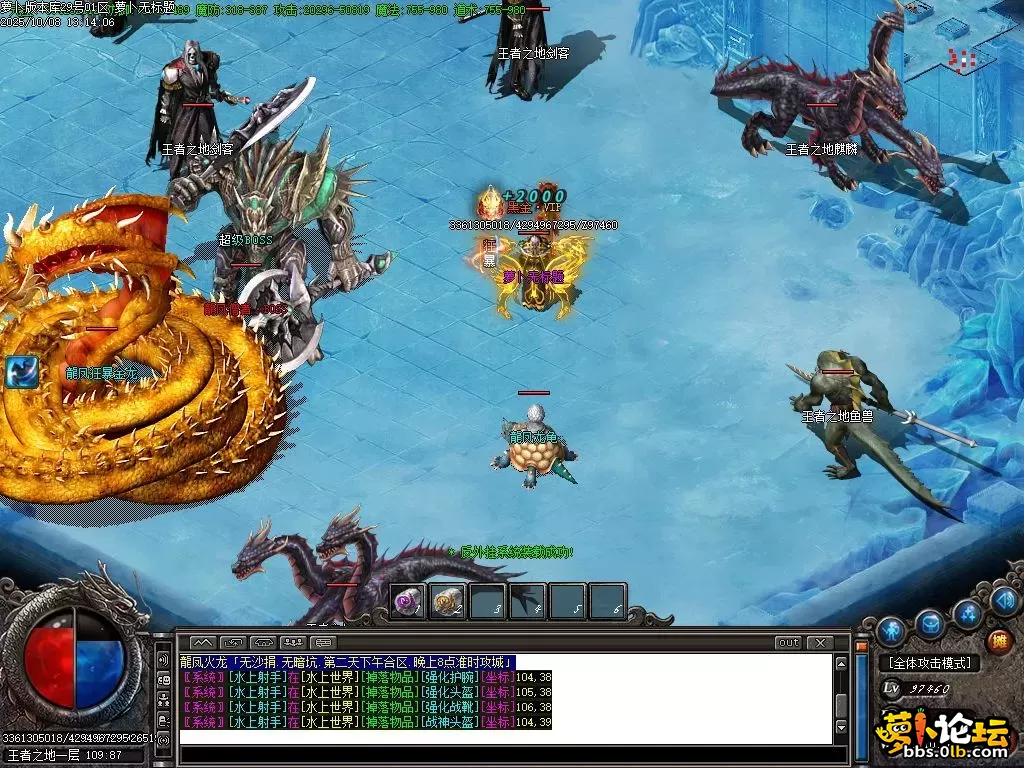Screen dimensions: 1024x768
Task: Click the chat scrollbar's down arrow
Action: (x=842, y=727)
